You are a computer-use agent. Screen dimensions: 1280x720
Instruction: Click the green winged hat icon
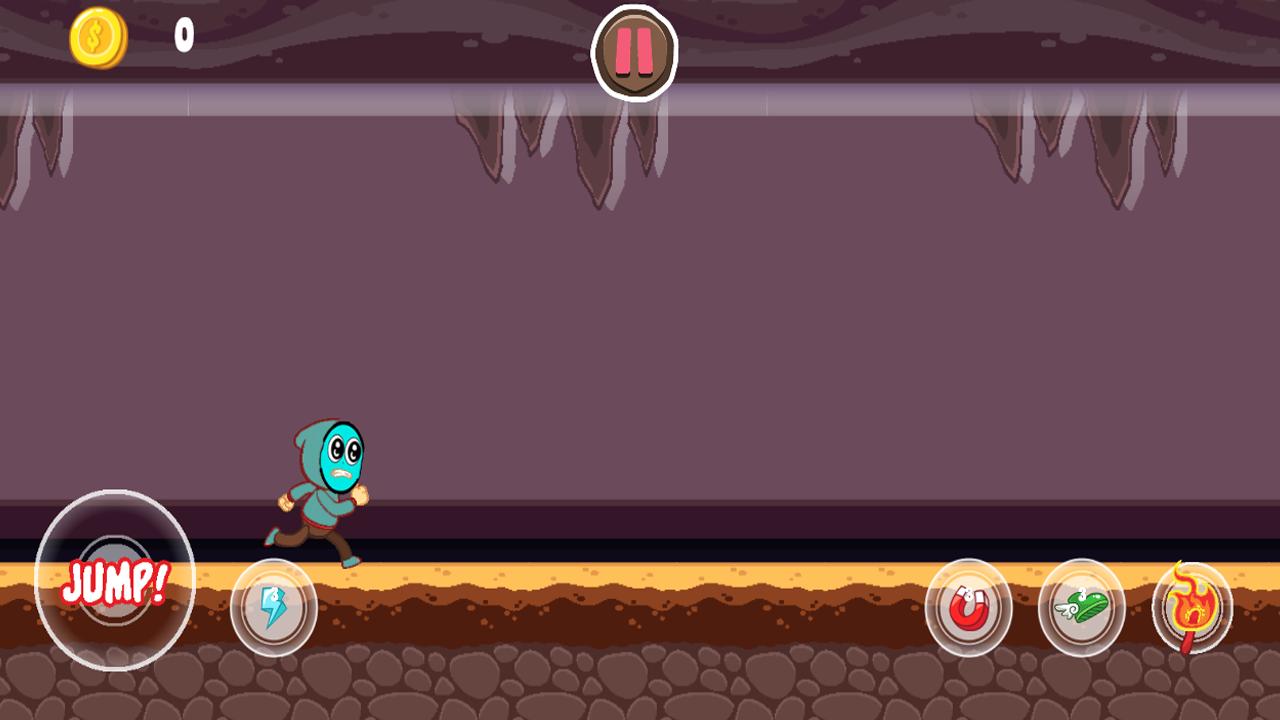click(x=1082, y=608)
